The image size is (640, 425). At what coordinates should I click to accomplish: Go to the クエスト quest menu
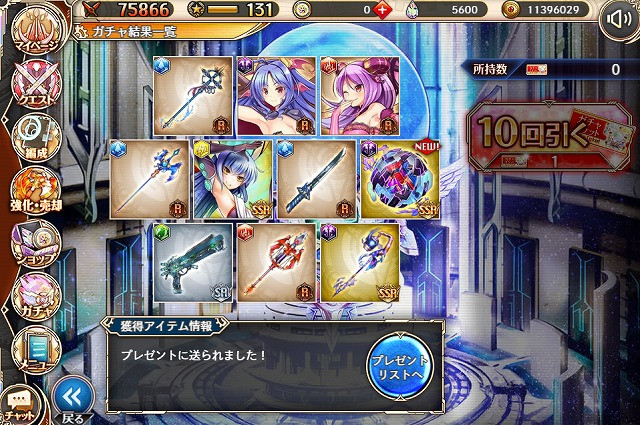(x=33, y=88)
